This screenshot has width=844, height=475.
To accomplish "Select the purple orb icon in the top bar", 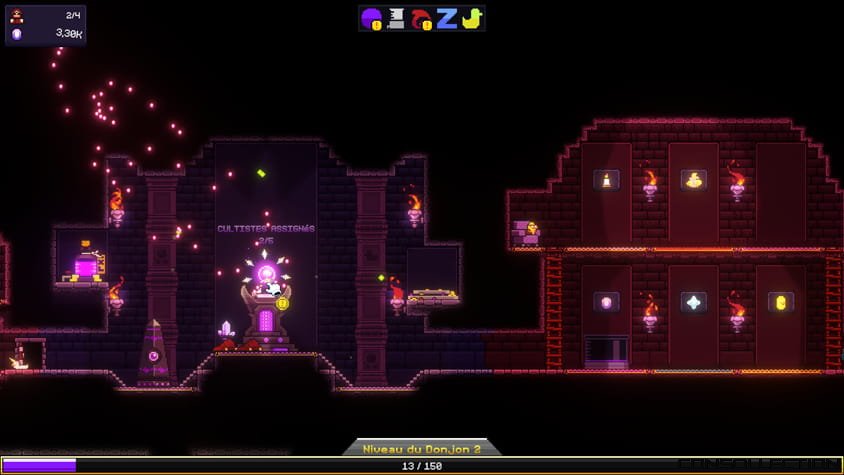I will pos(372,18).
